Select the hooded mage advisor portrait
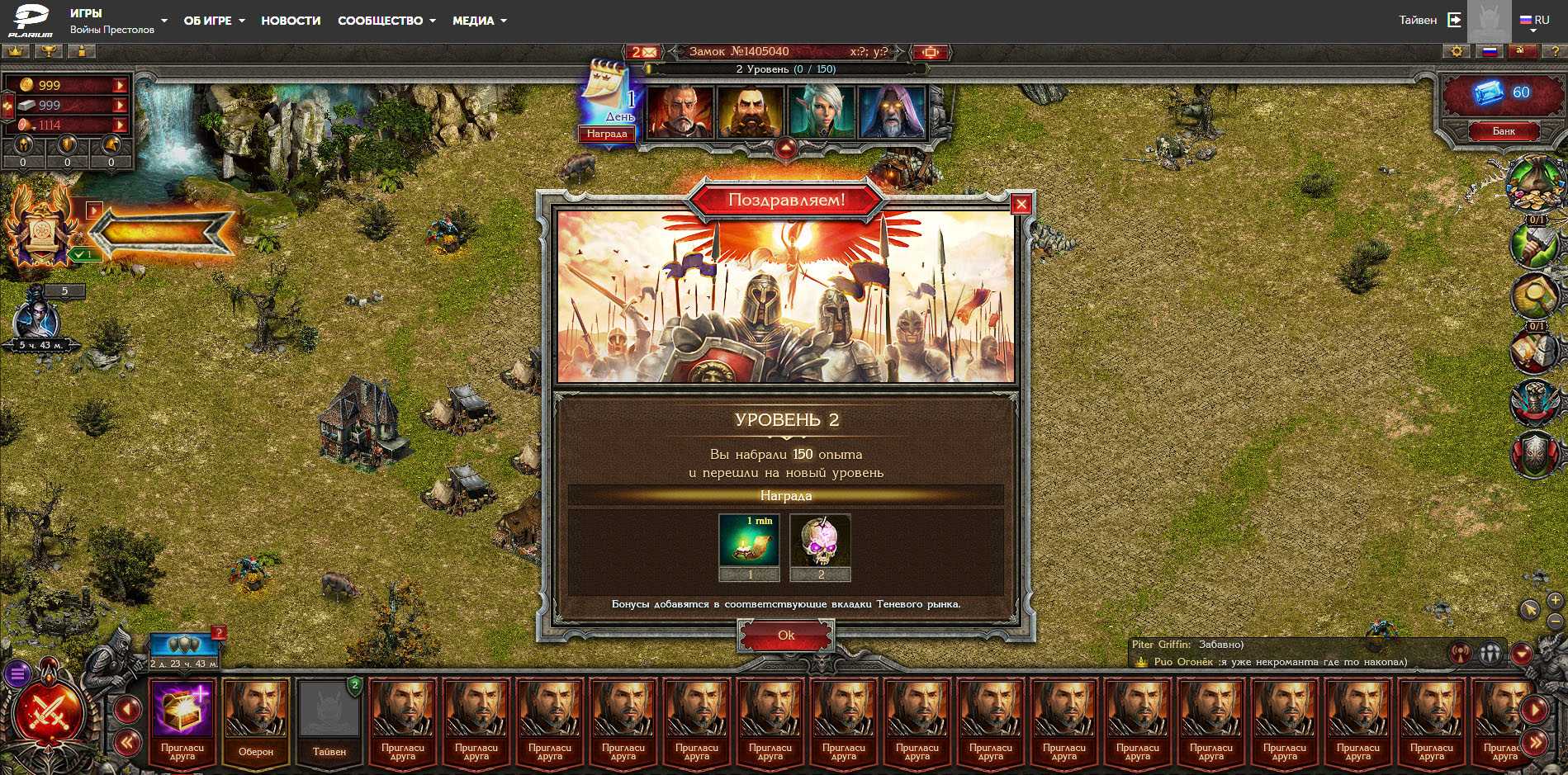Image resolution: width=1568 pixels, height=775 pixels. coord(891,111)
